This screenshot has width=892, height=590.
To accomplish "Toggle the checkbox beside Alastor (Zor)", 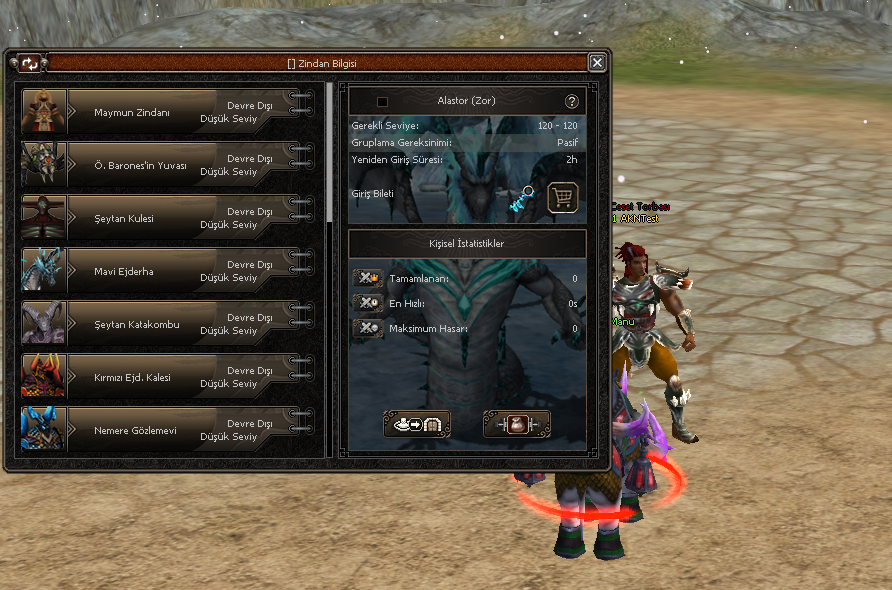I will [382, 102].
